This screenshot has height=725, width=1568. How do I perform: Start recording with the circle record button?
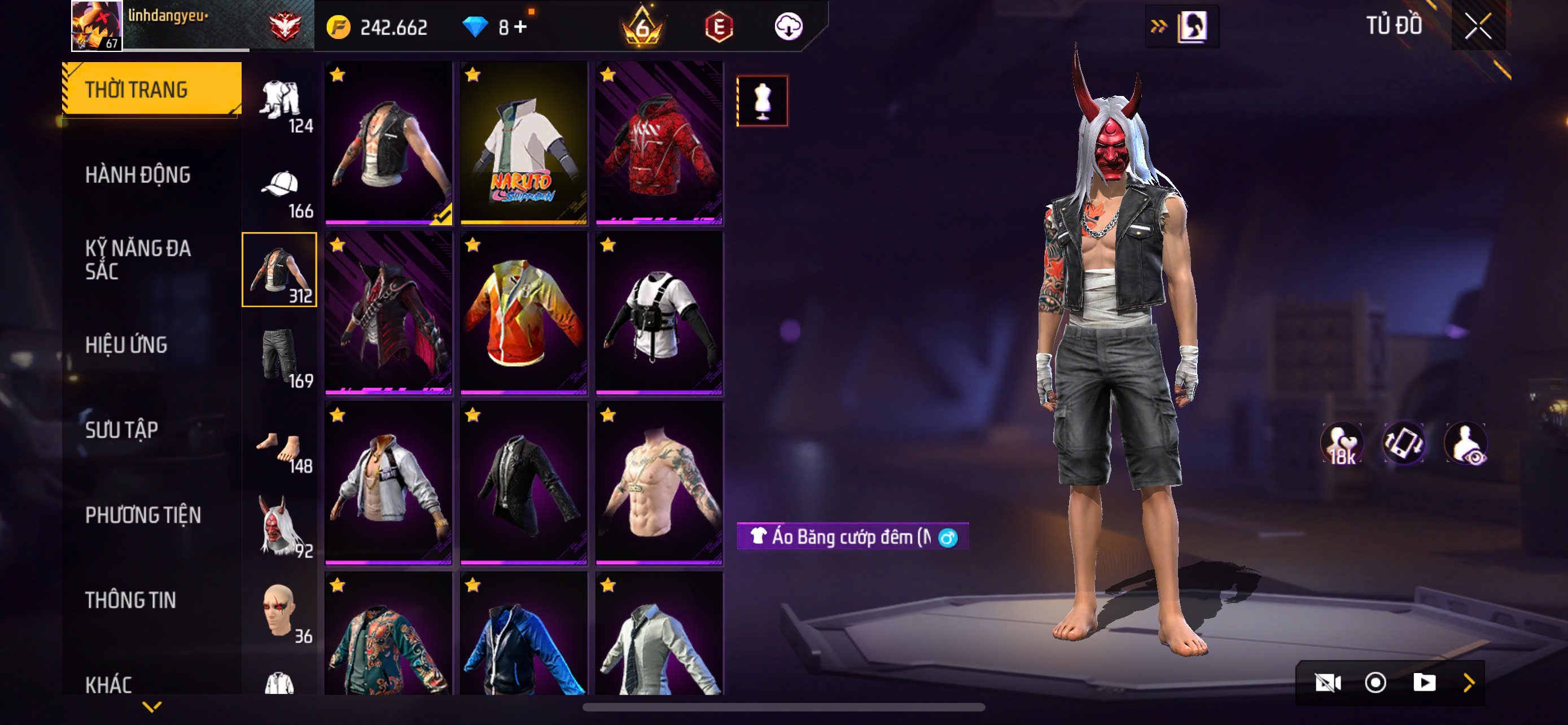pos(1375,683)
